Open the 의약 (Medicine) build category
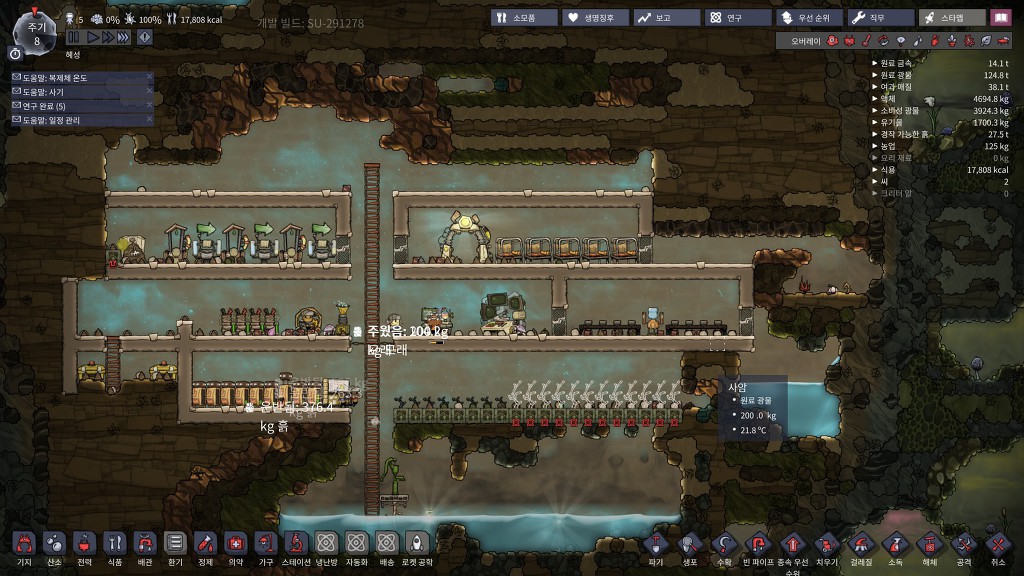 [235, 543]
